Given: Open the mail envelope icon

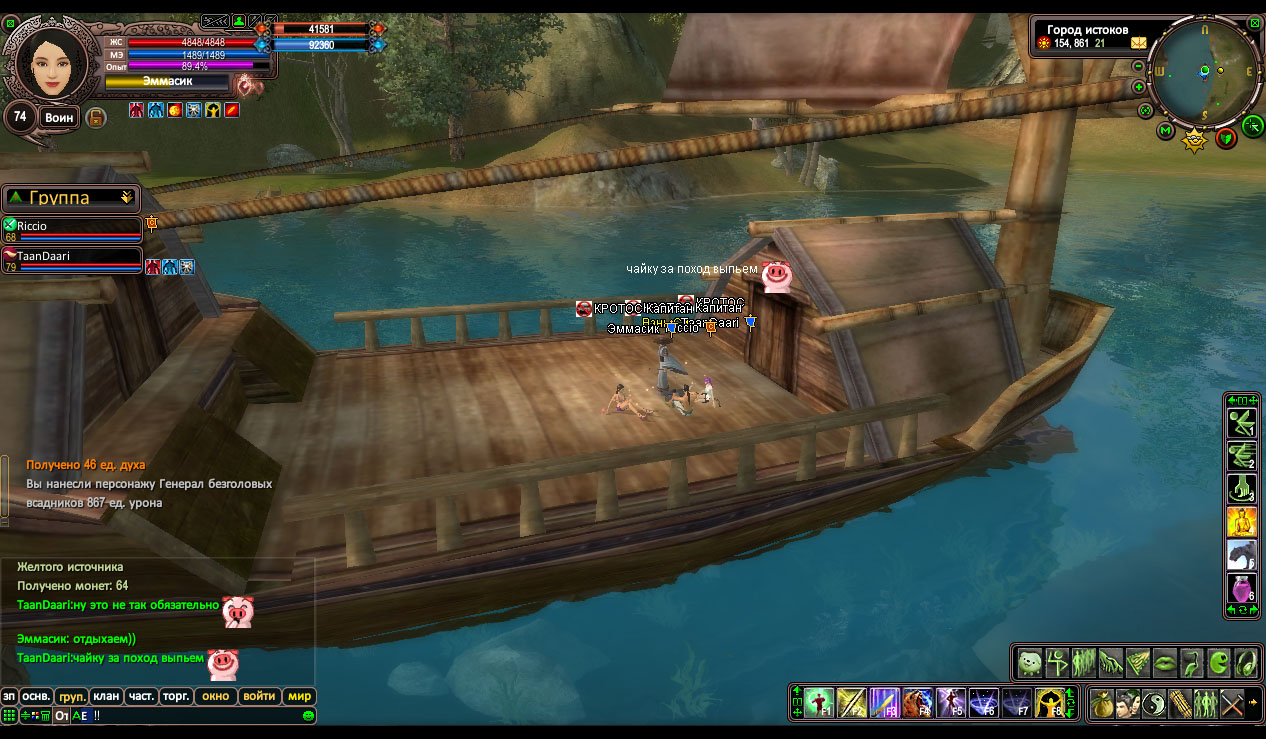Looking at the screenshot, I should pyautogui.click(x=1139, y=43).
